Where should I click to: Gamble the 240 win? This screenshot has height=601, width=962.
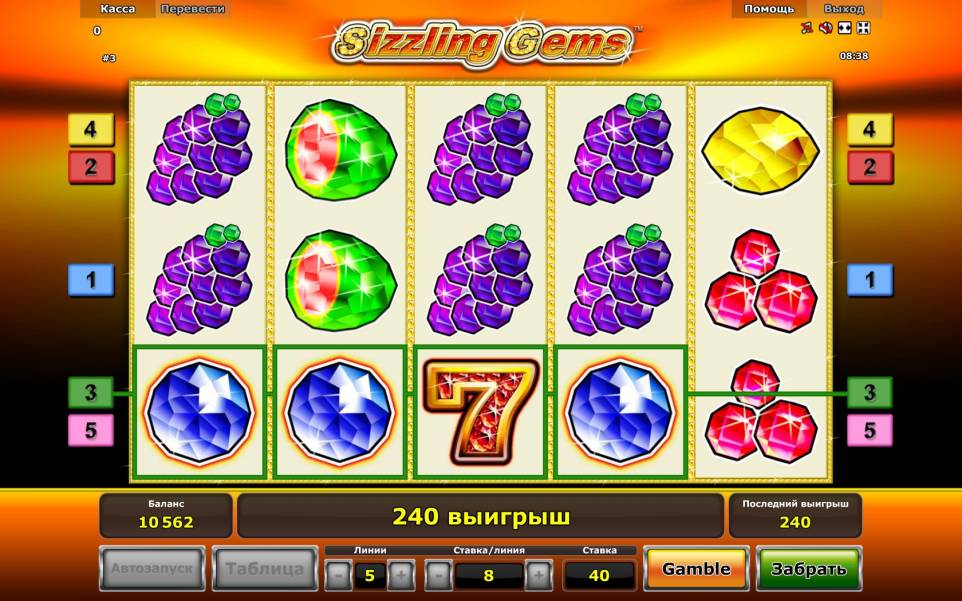tap(696, 569)
